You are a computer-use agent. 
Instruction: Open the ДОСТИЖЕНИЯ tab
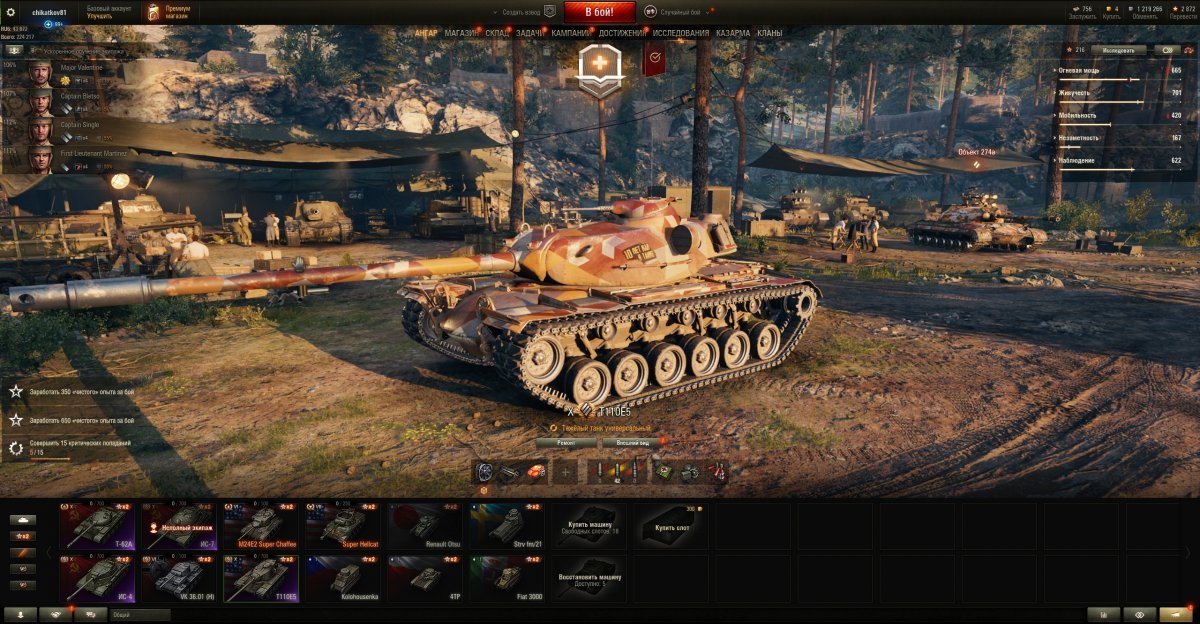622,33
